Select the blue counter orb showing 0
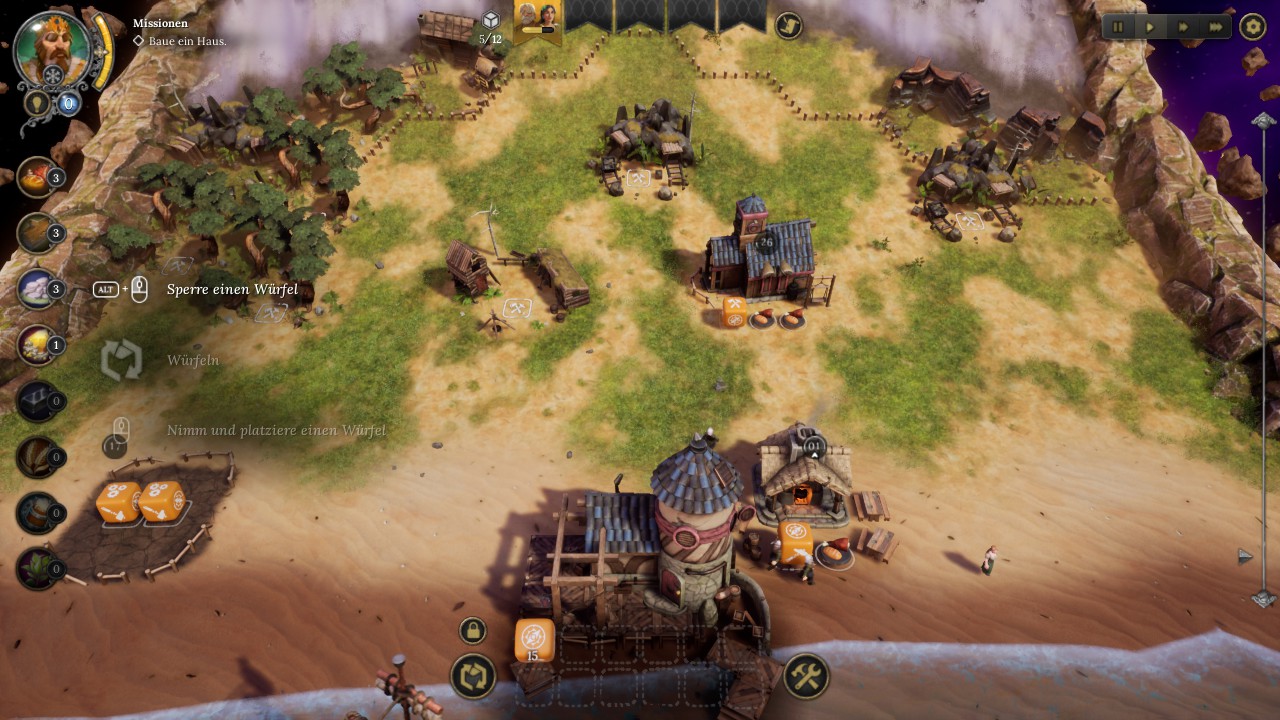This screenshot has height=720, width=1280. pos(68,102)
